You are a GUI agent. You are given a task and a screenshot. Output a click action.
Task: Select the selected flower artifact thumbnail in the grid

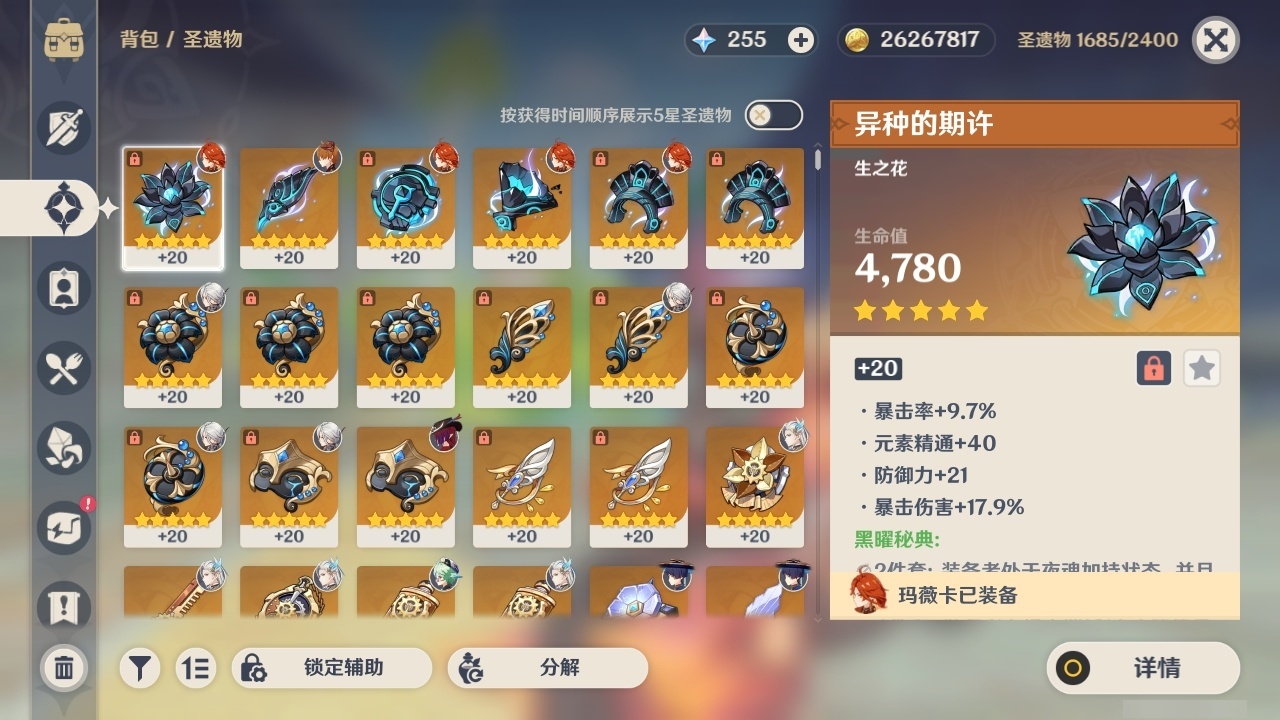[172, 207]
